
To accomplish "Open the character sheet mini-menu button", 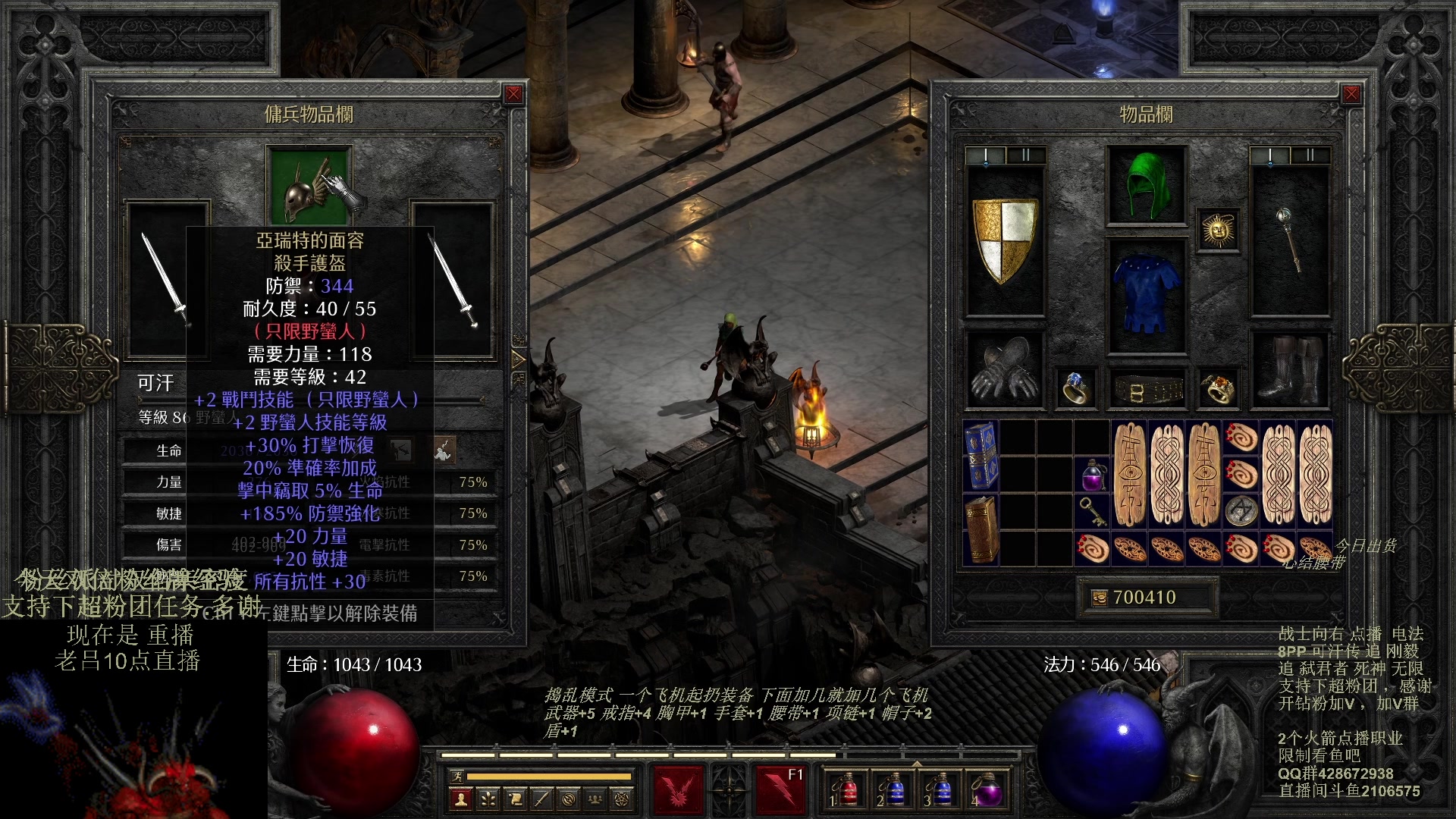I will click(x=460, y=799).
